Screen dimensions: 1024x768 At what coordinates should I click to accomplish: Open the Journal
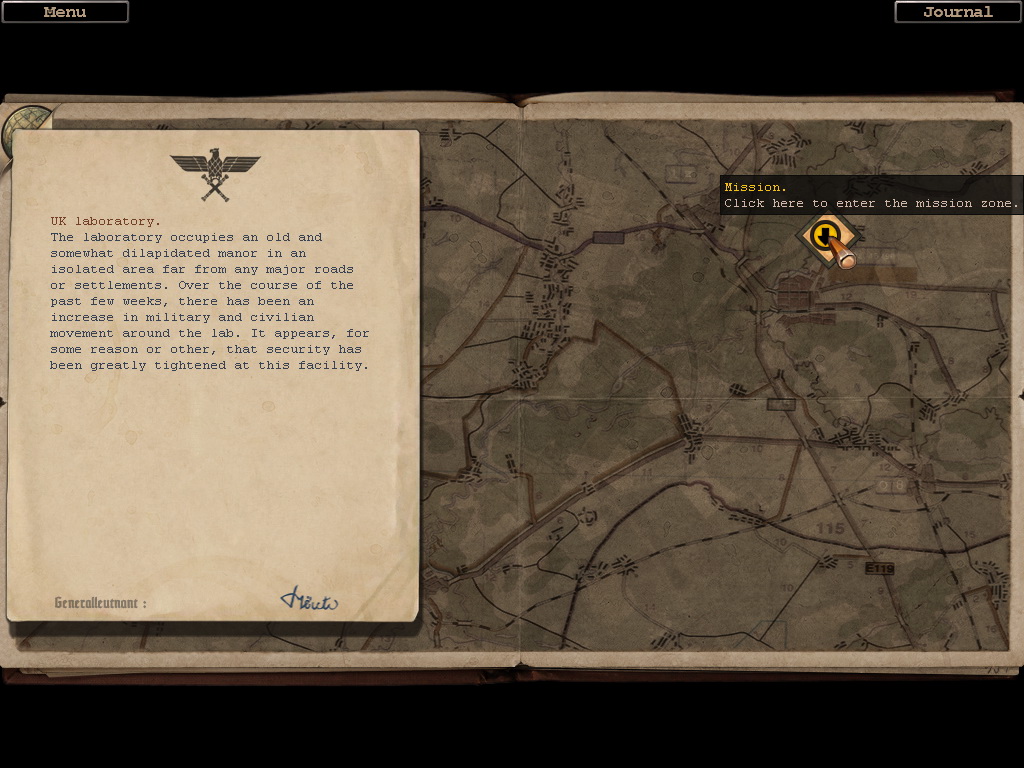click(957, 12)
